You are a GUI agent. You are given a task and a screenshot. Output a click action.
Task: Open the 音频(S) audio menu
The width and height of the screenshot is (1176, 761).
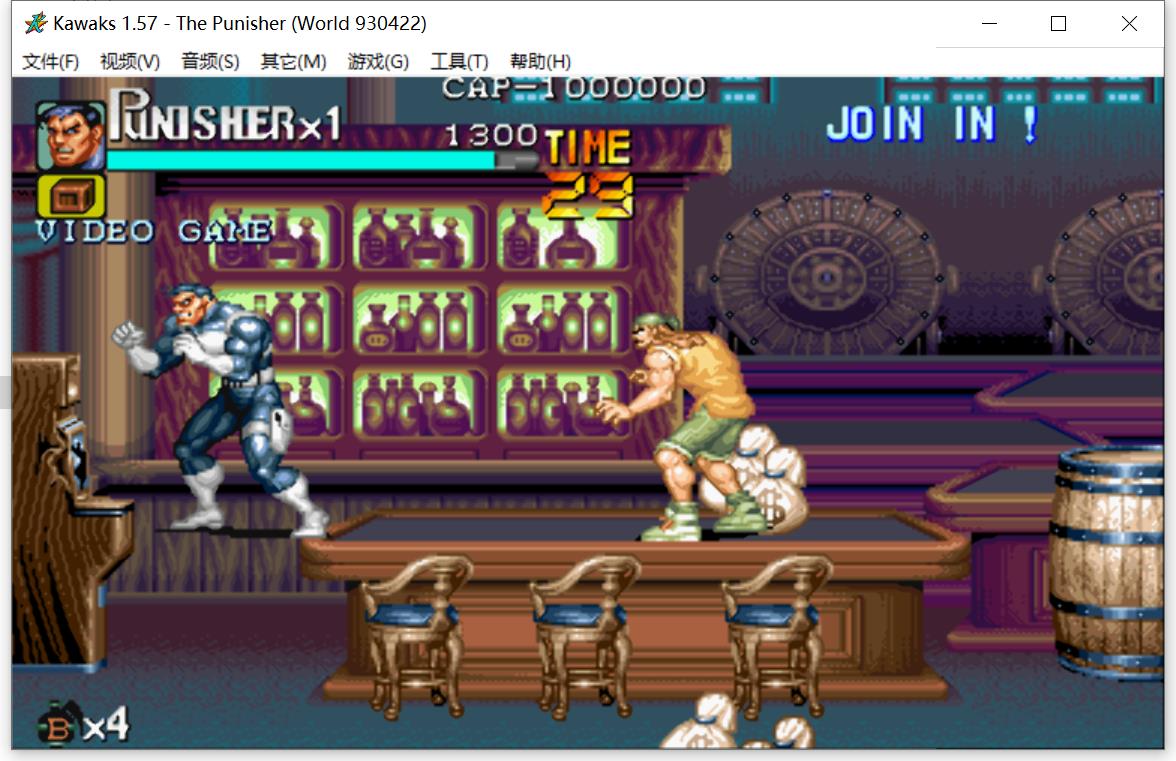coord(210,62)
